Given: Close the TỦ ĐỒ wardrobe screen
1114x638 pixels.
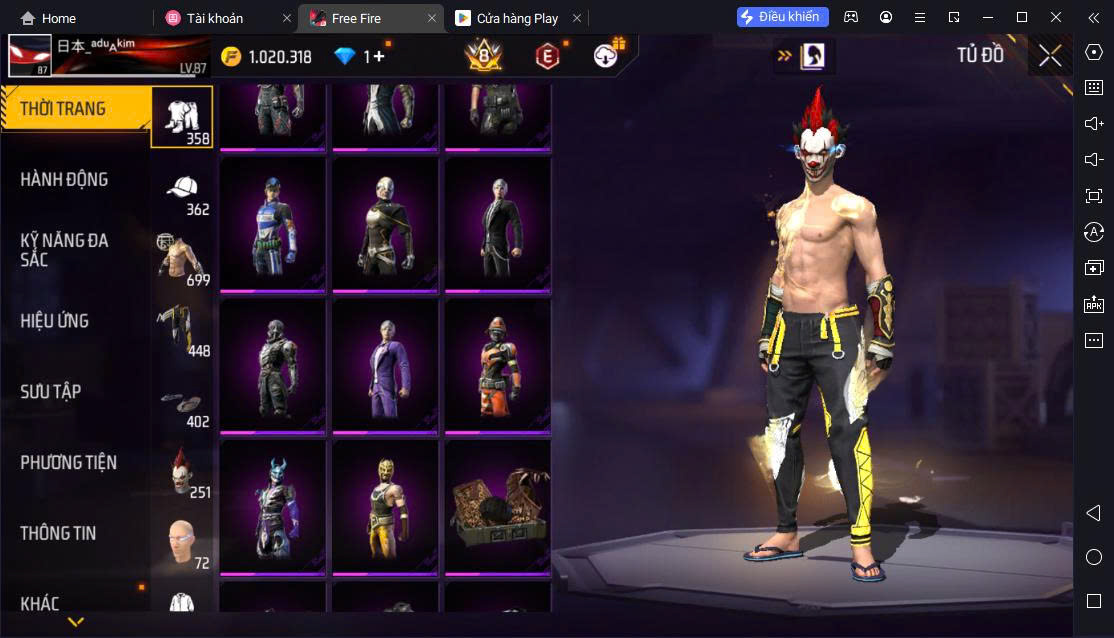Looking at the screenshot, I should (x=1050, y=56).
